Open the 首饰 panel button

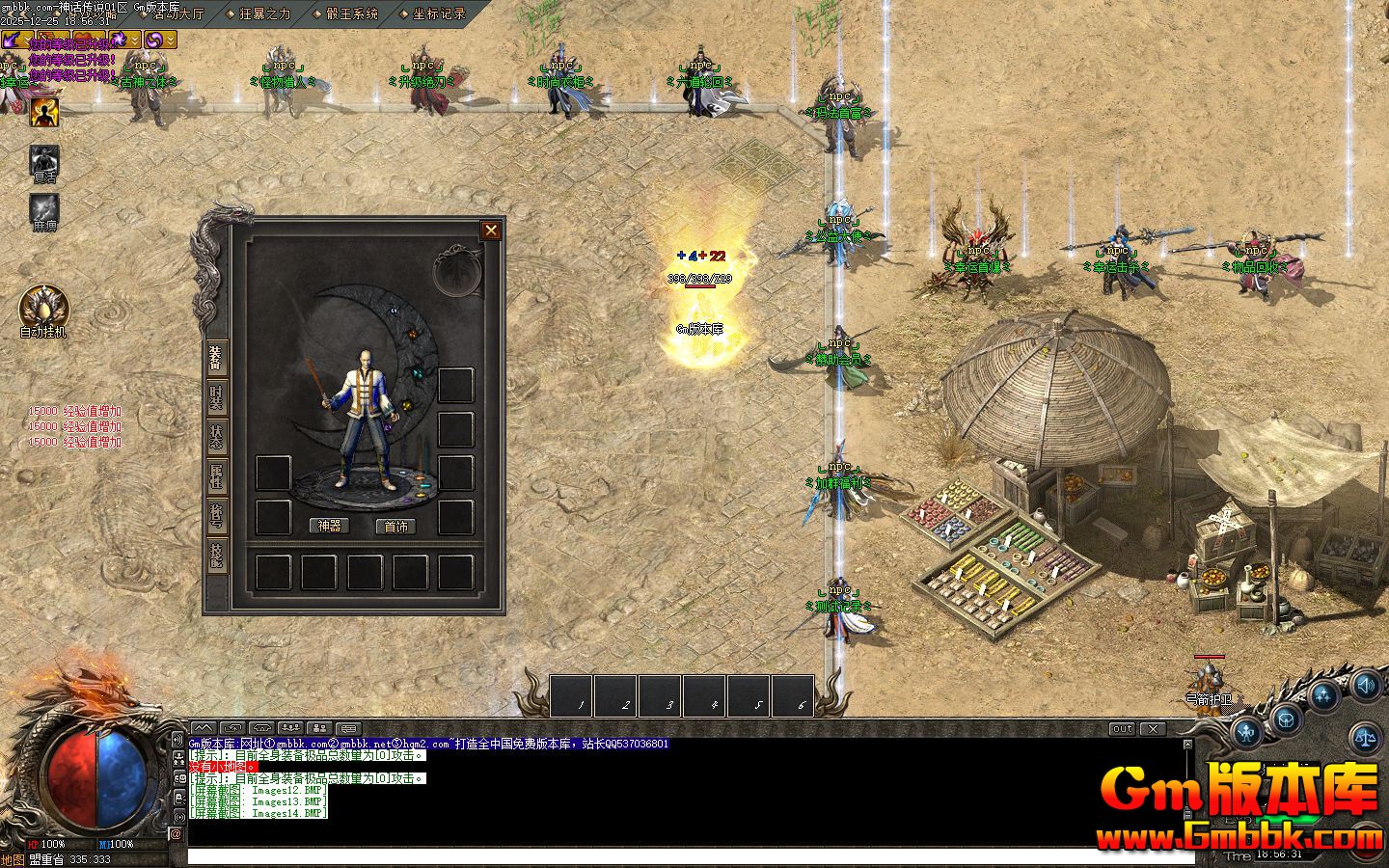pyautogui.click(x=395, y=526)
